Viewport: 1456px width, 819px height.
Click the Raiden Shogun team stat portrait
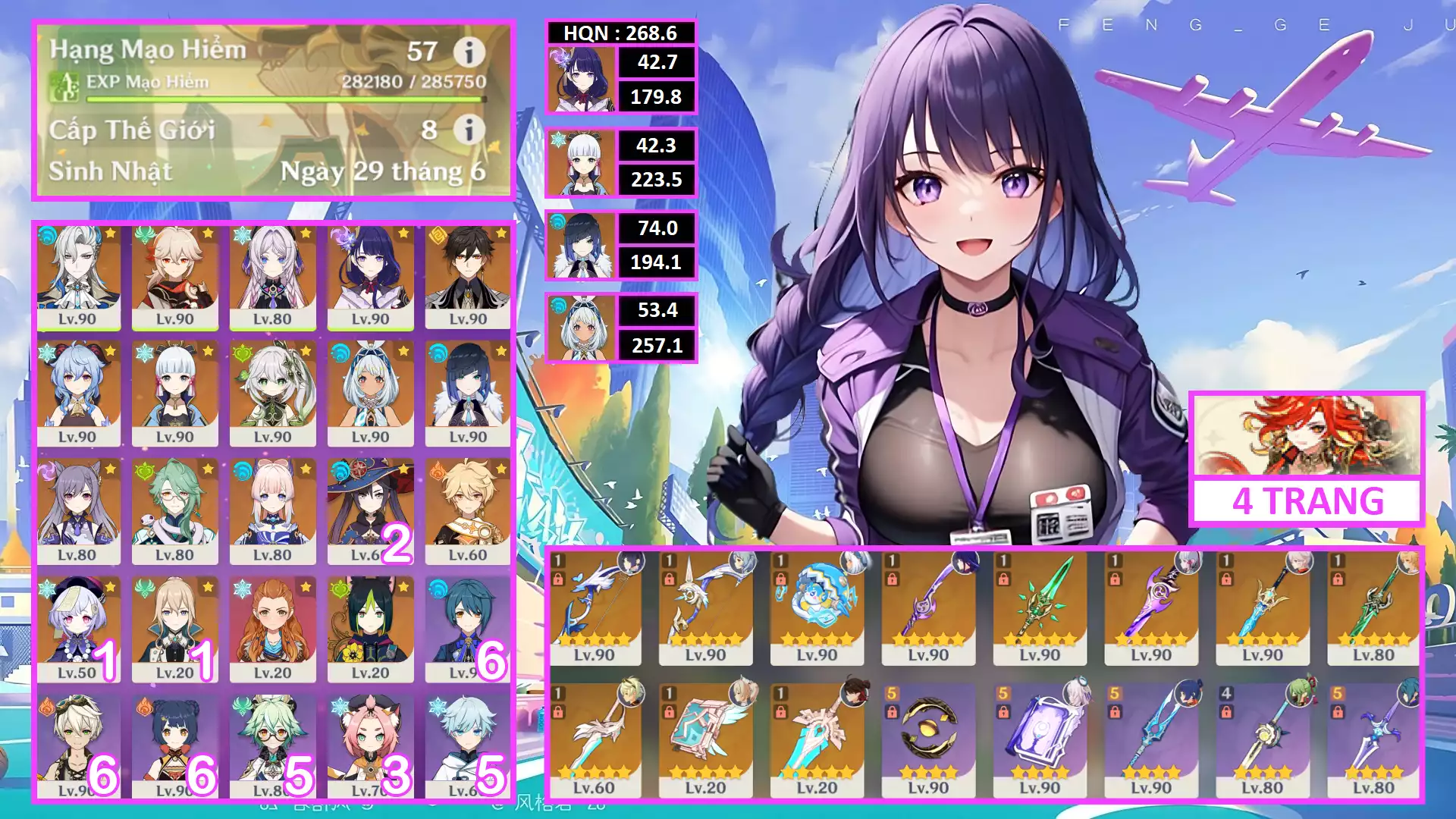tap(581, 80)
